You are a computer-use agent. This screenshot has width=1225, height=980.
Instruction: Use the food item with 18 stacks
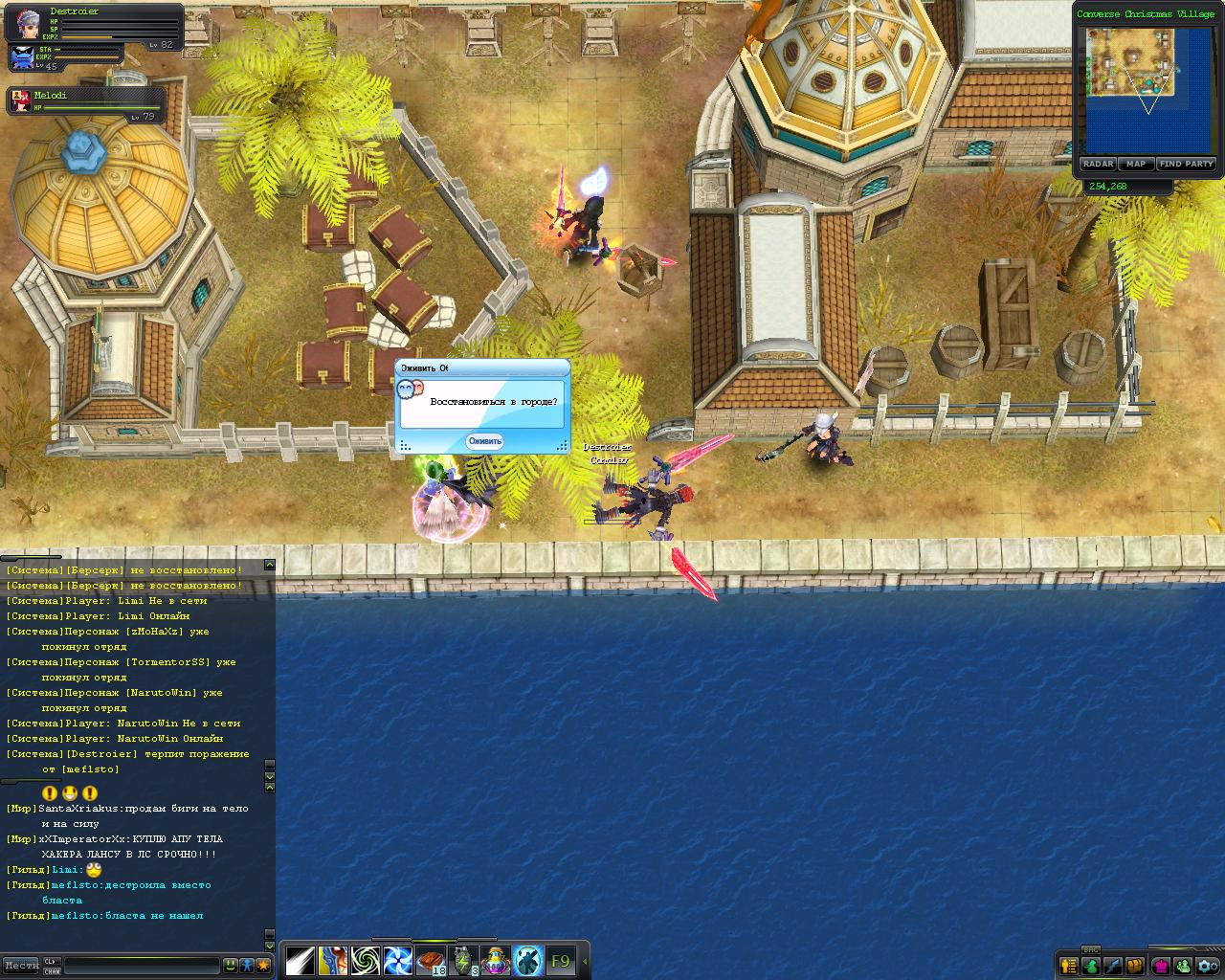[x=431, y=960]
